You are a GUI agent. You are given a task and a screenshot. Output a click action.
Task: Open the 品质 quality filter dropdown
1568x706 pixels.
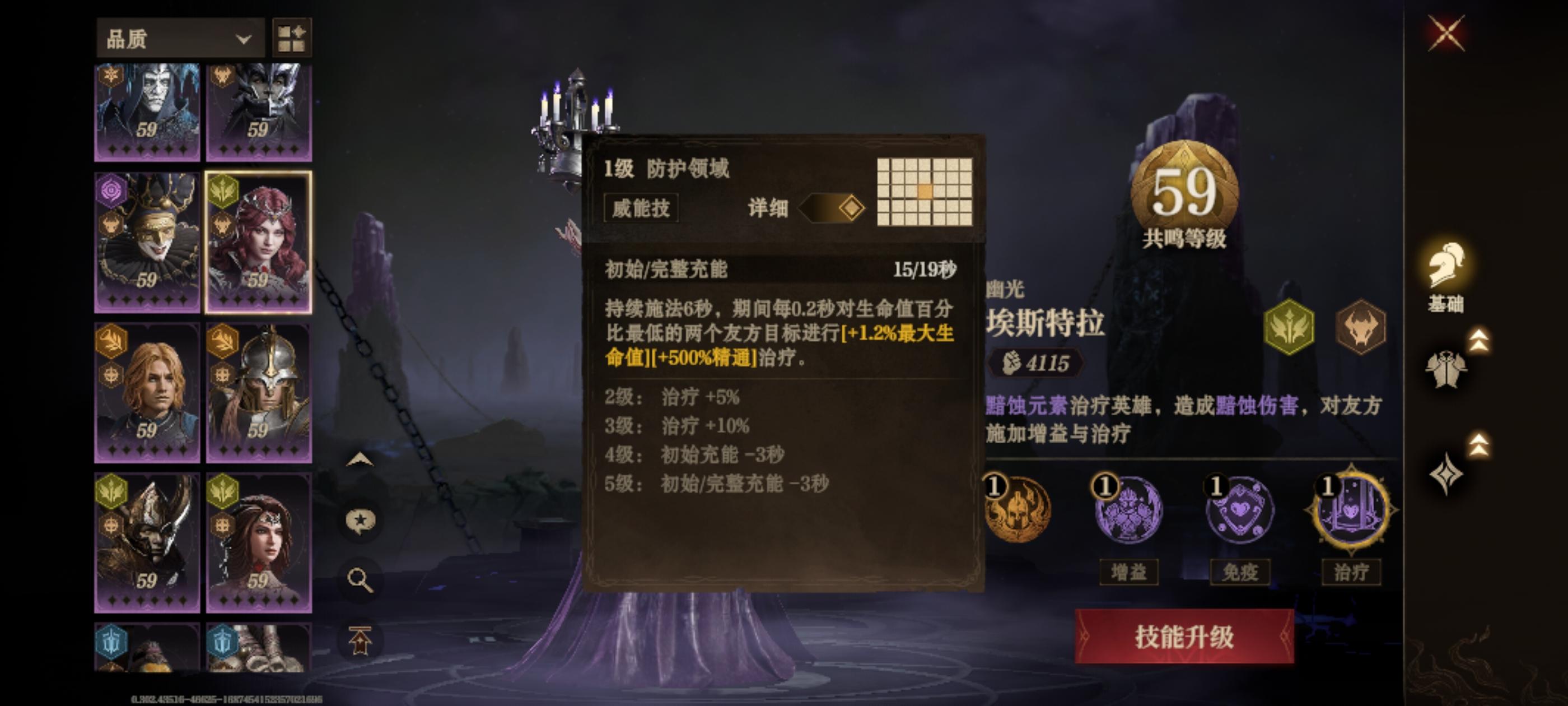180,38
